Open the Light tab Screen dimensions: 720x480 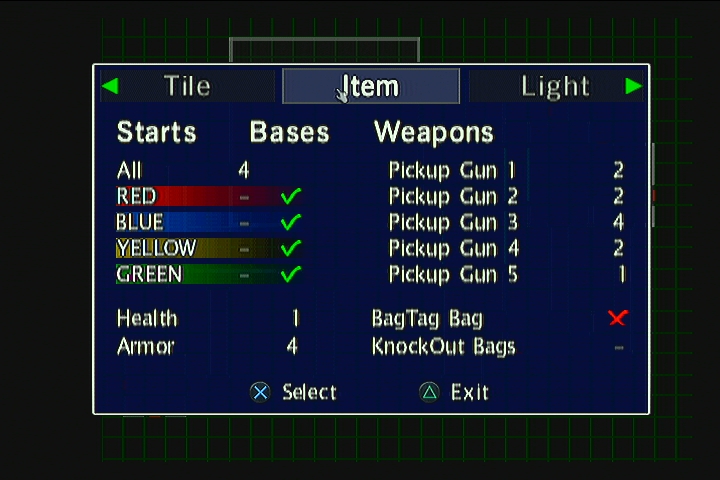555,86
